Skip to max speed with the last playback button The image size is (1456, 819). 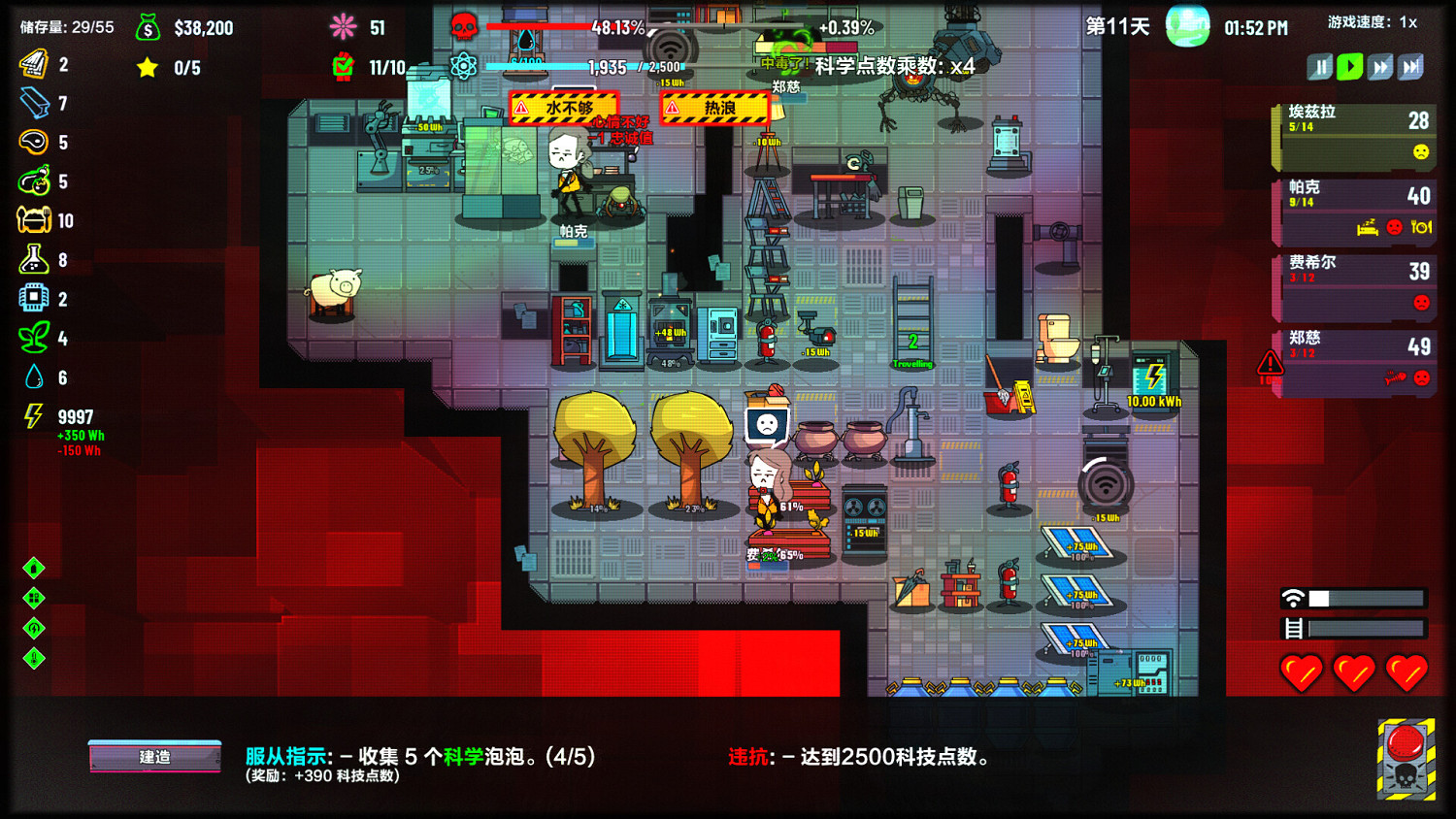coord(1411,66)
